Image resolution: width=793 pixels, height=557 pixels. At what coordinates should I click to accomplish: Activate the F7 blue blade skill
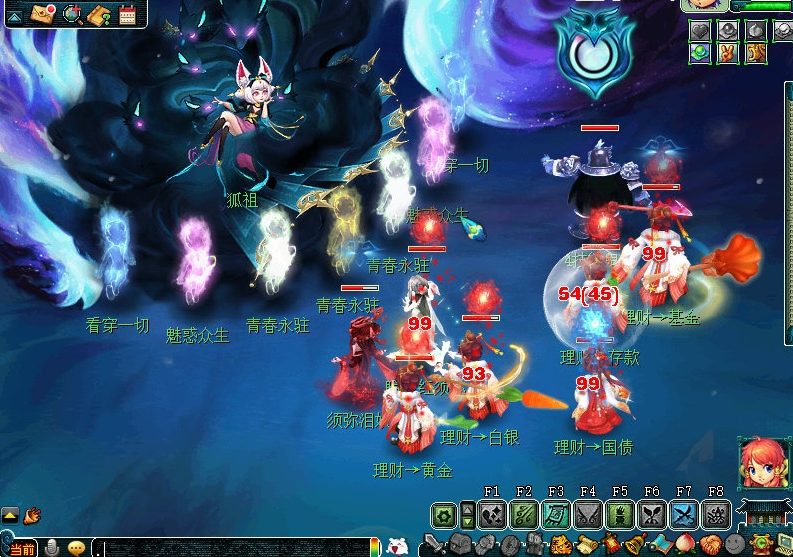click(684, 515)
